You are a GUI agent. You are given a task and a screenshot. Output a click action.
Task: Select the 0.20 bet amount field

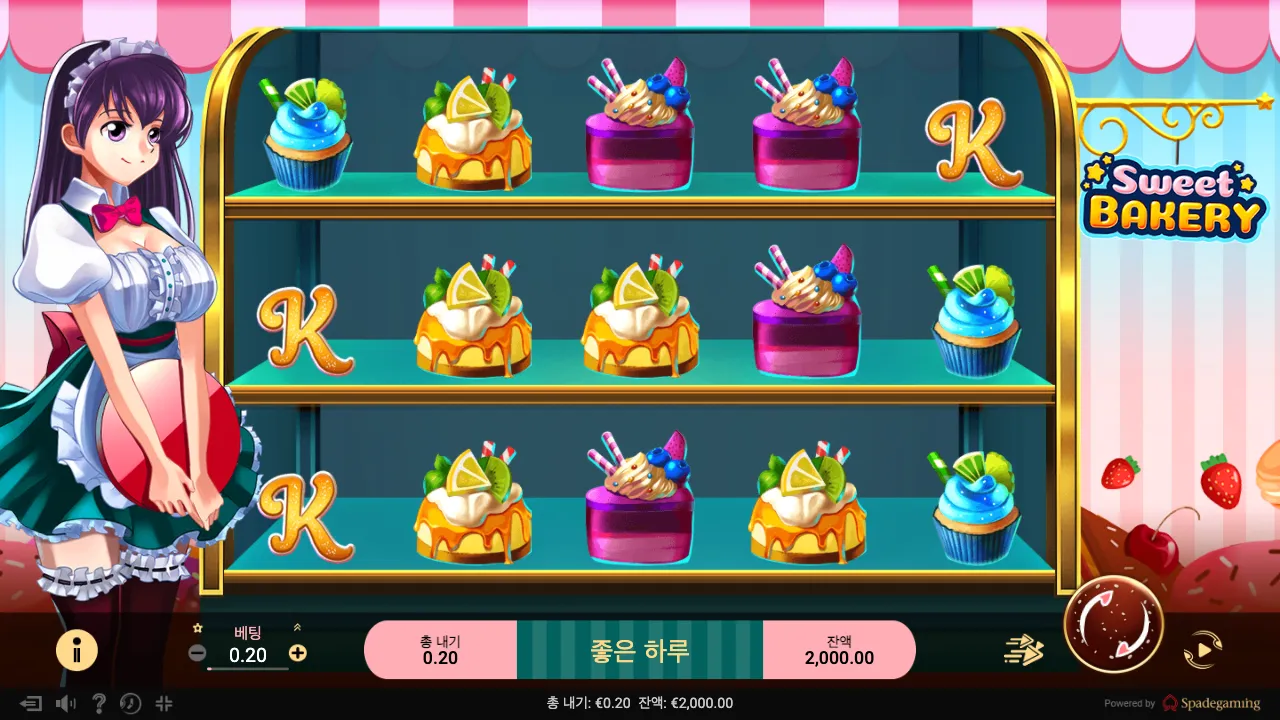pos(248,655)
